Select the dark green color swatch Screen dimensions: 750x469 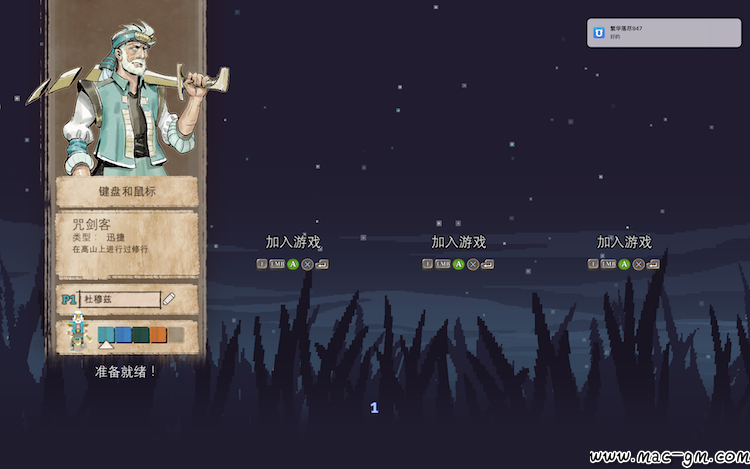pos(141,335)
